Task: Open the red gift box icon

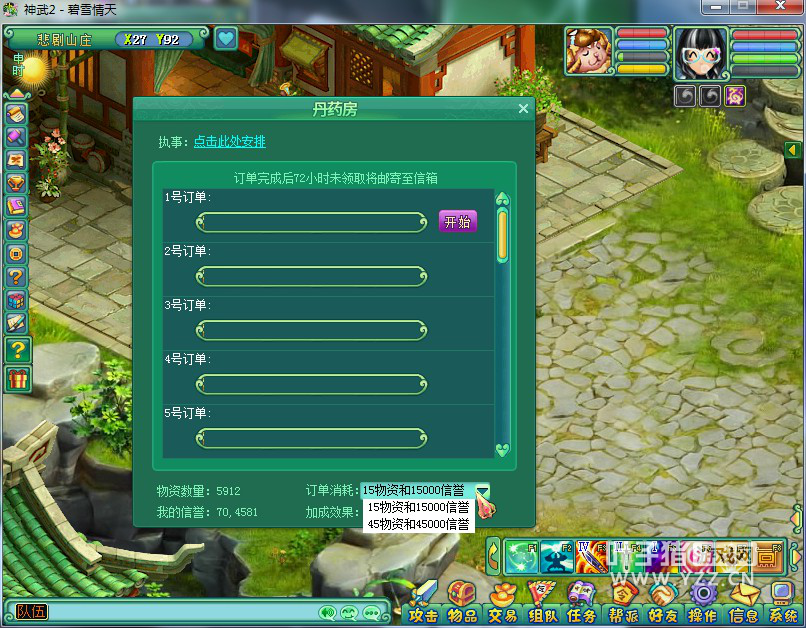Action: coord(18,378)
